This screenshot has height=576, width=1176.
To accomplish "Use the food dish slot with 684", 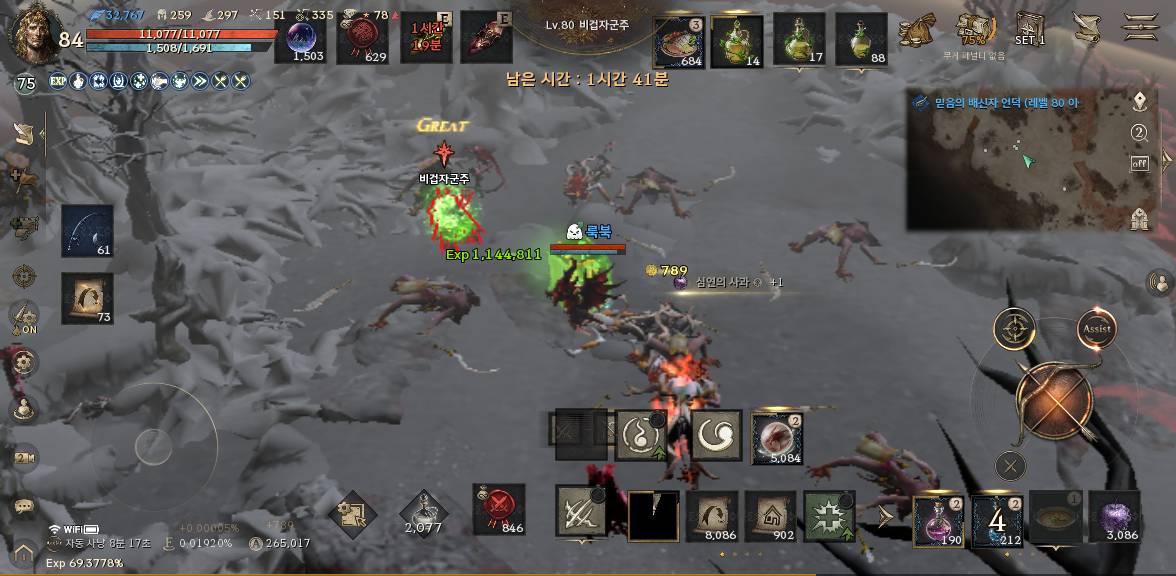I will point(679,41).
